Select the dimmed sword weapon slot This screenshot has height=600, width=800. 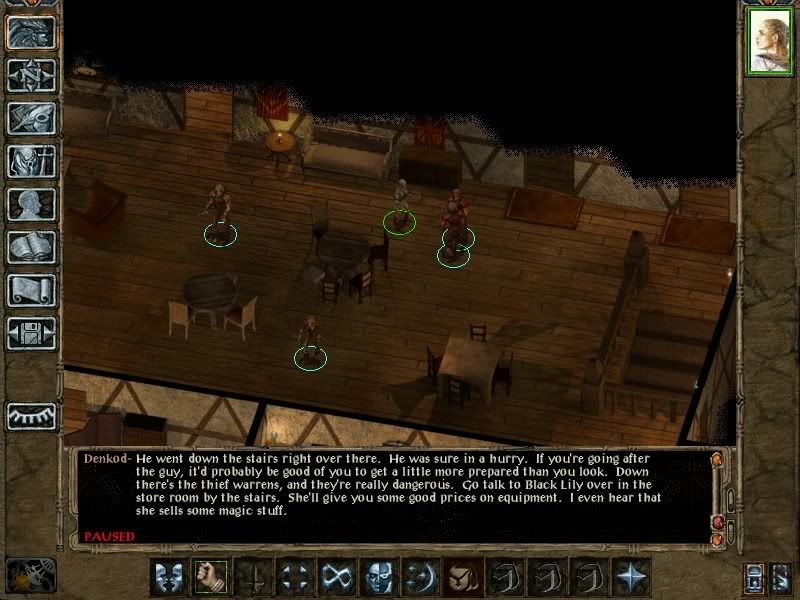253,577
